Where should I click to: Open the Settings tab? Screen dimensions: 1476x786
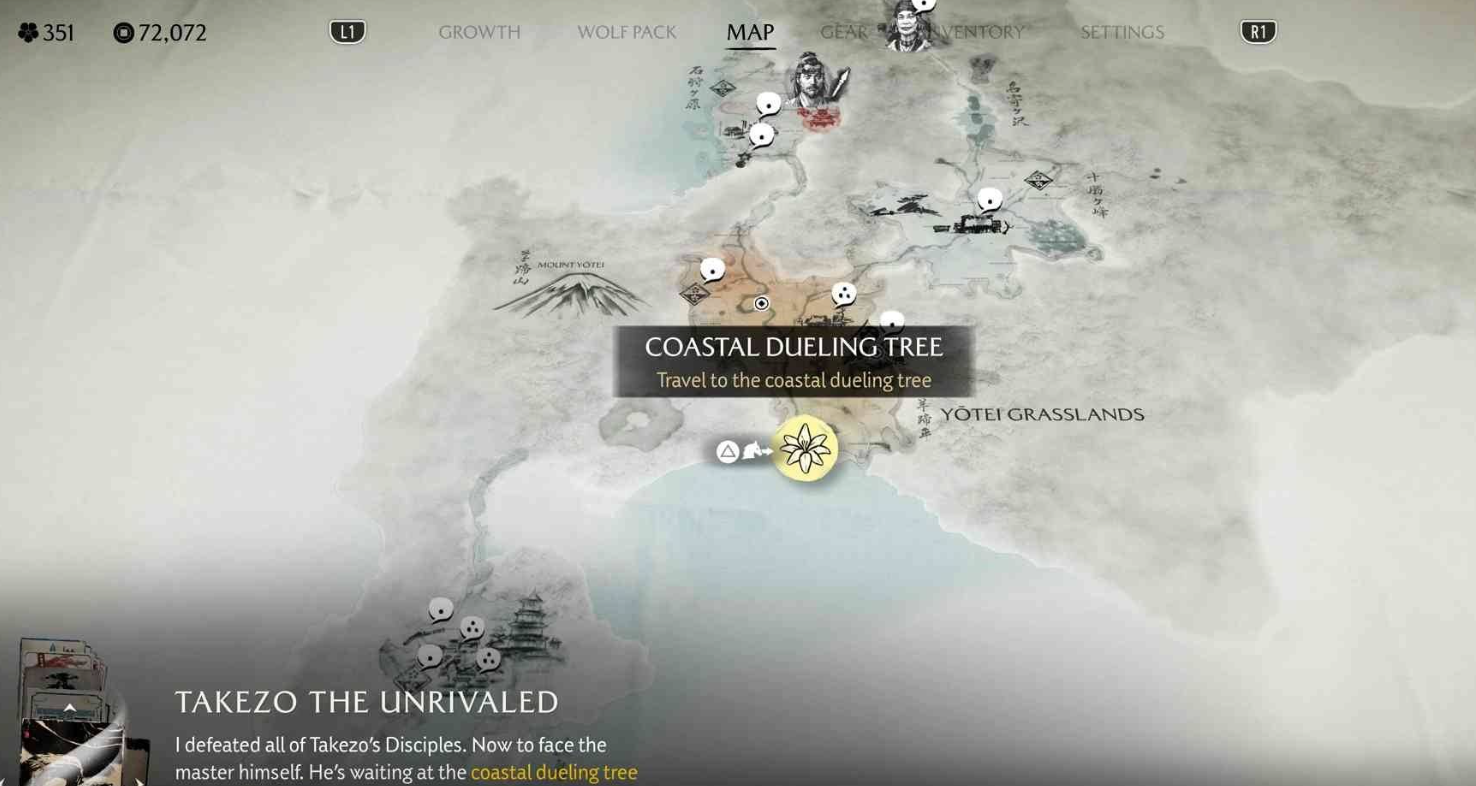pyautogui.click(x=1122, y=32)
